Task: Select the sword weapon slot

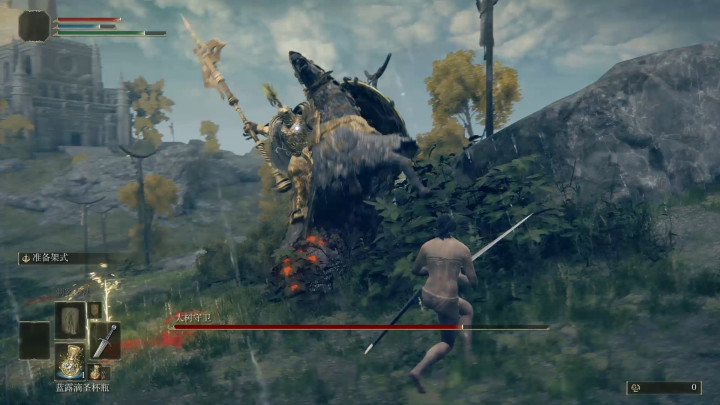Action: click(104, 340)
